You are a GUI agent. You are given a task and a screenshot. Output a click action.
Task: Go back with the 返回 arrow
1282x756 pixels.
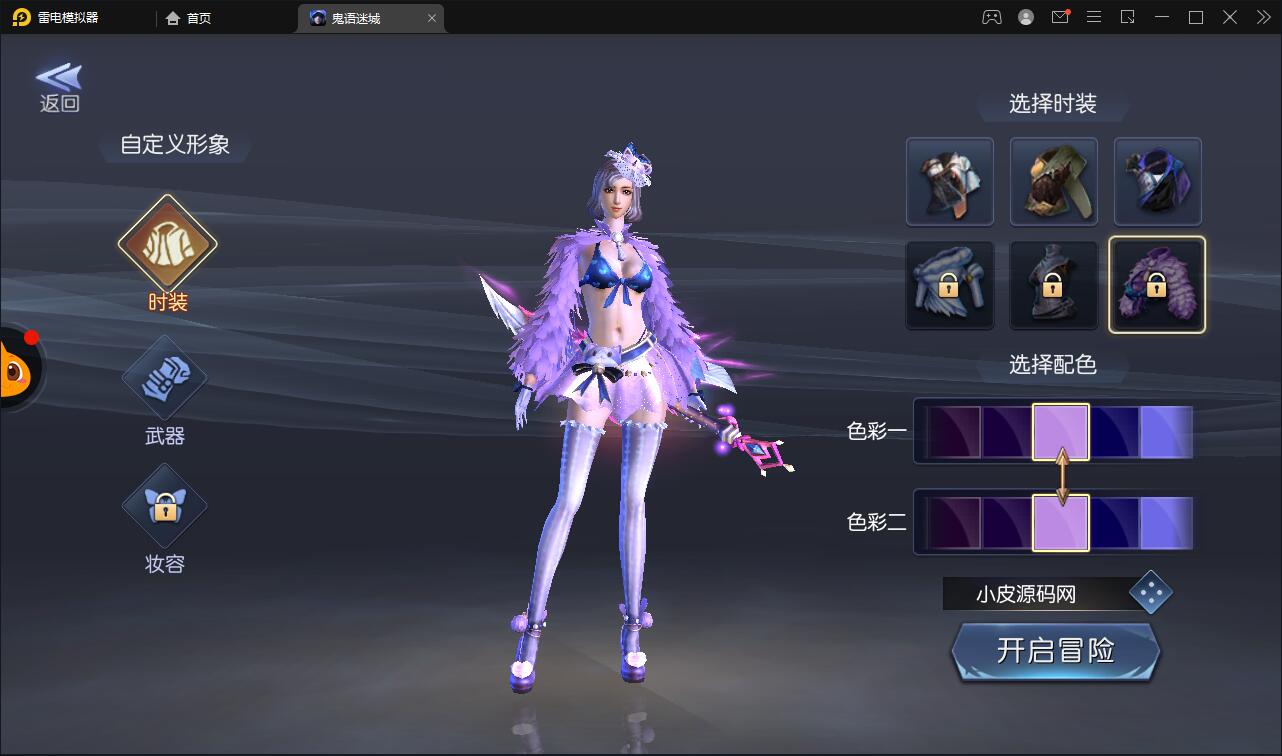tap(59, 86)
